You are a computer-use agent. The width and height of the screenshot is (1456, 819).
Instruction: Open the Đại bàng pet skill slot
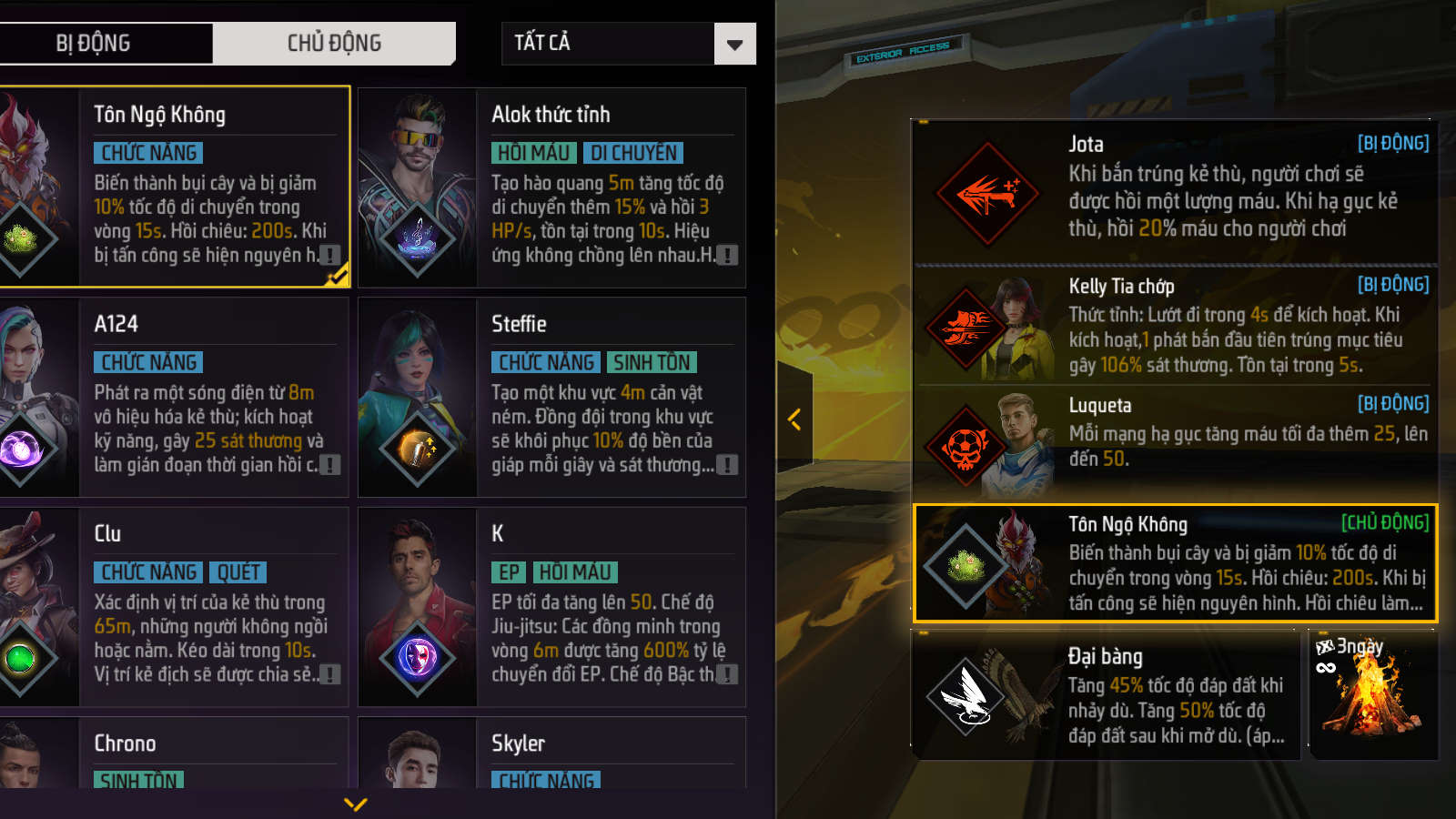click(x=1106, y=695)
